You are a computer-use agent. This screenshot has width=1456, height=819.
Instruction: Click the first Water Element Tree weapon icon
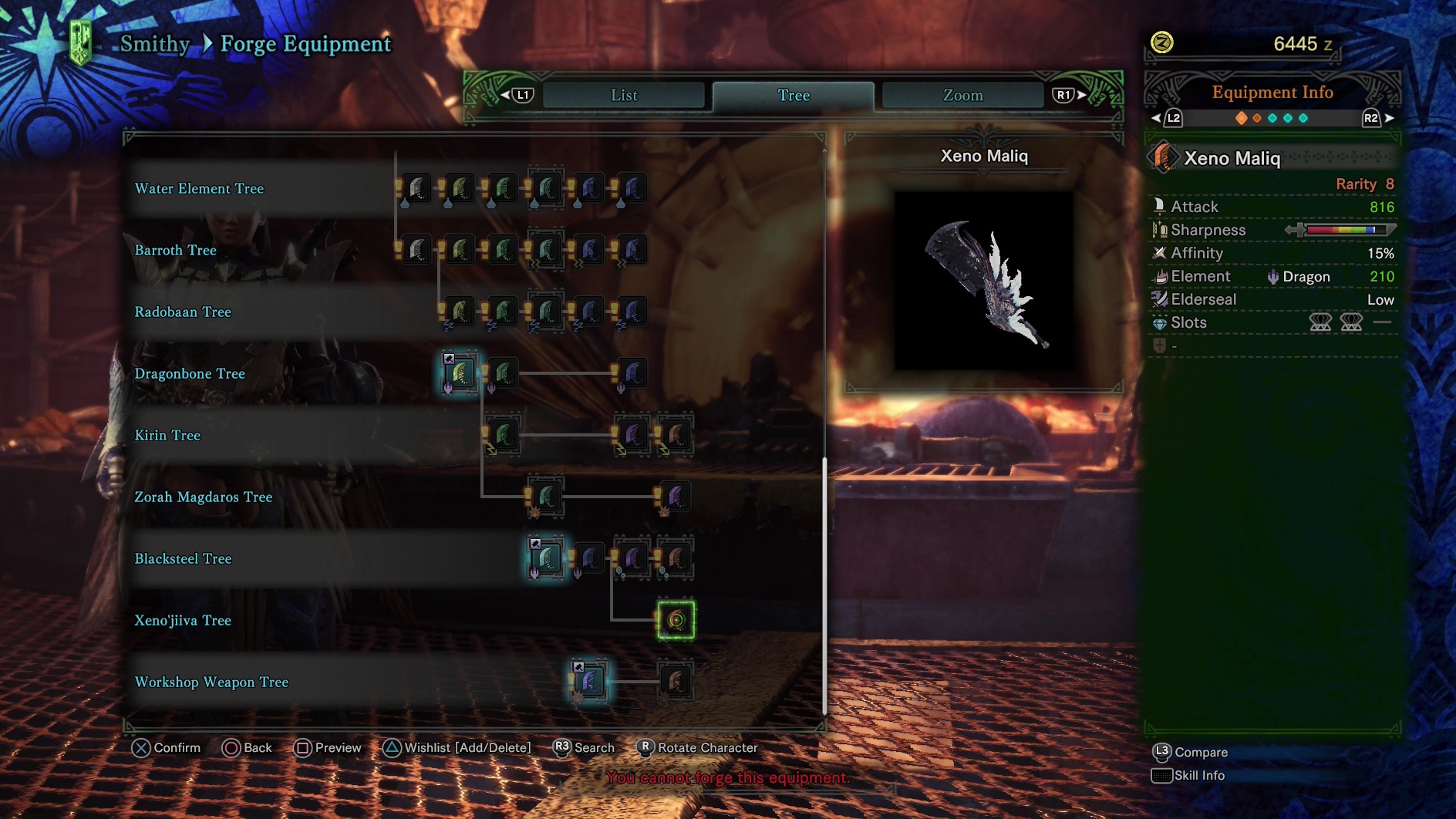pyautogui.click(x=415, y=187)
